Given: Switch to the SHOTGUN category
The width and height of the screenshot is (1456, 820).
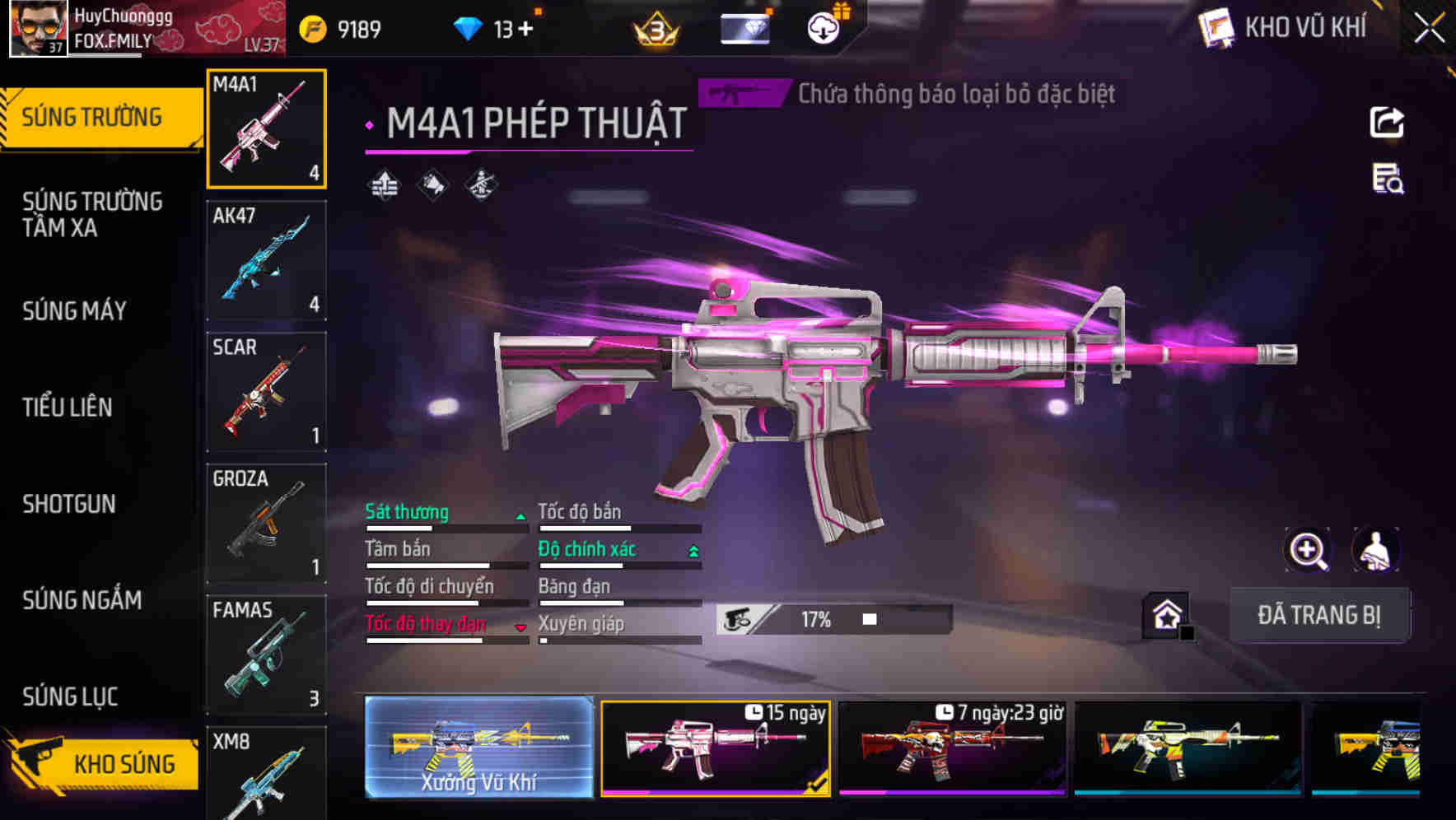Looking at the screenshot, I should click(x=70, y=504).
